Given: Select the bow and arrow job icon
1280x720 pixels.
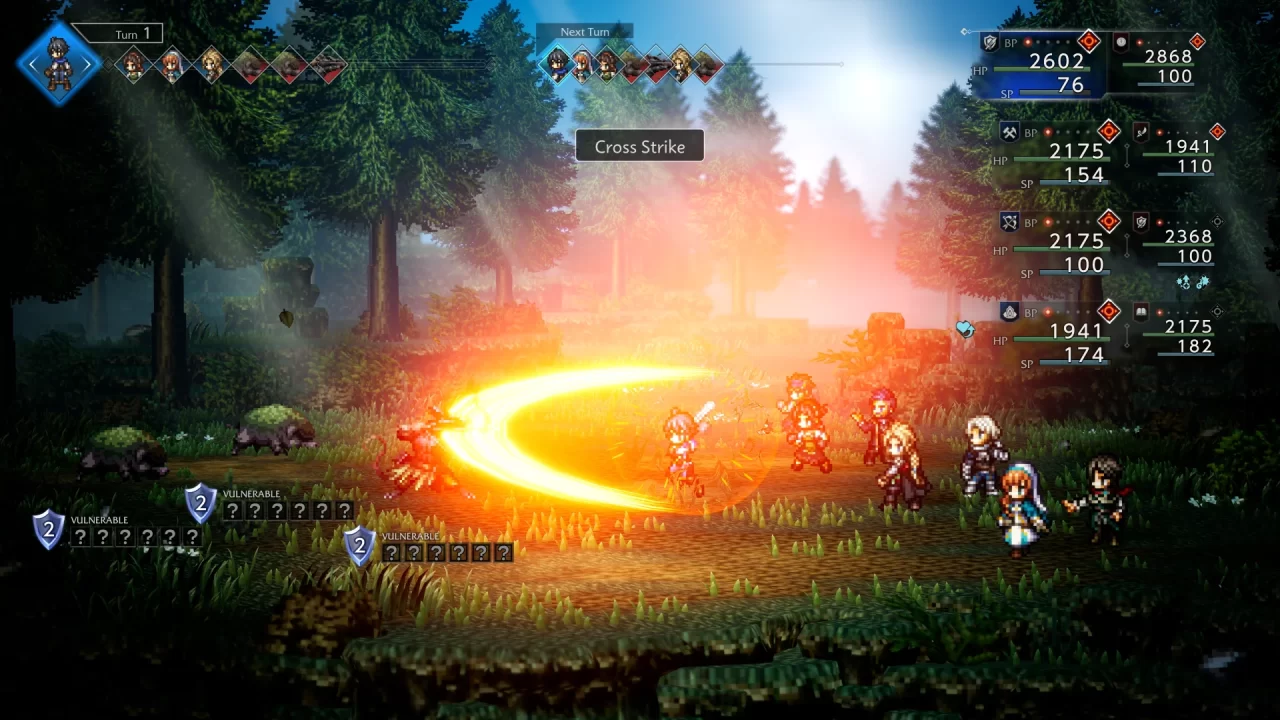Looking at the screenshot, I should pos(1009,220).
